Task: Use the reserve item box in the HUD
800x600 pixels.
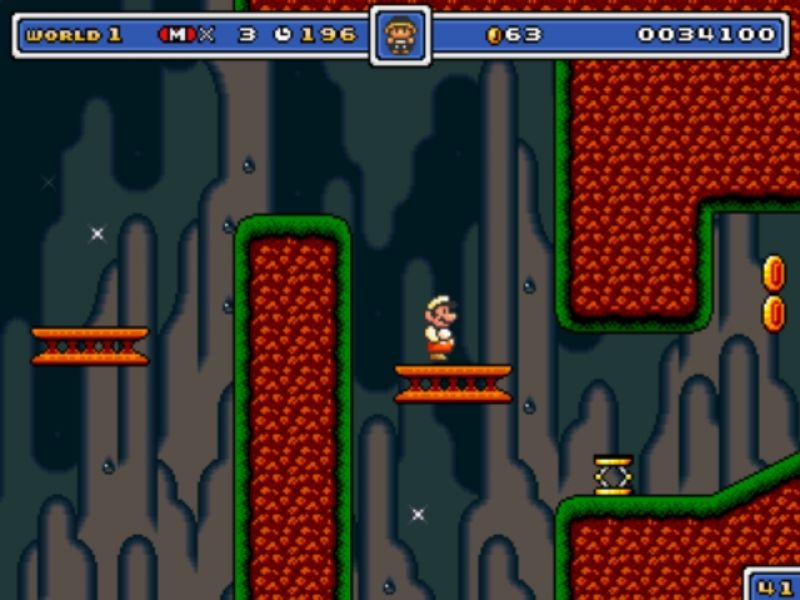Action: [x=400, y=36]
